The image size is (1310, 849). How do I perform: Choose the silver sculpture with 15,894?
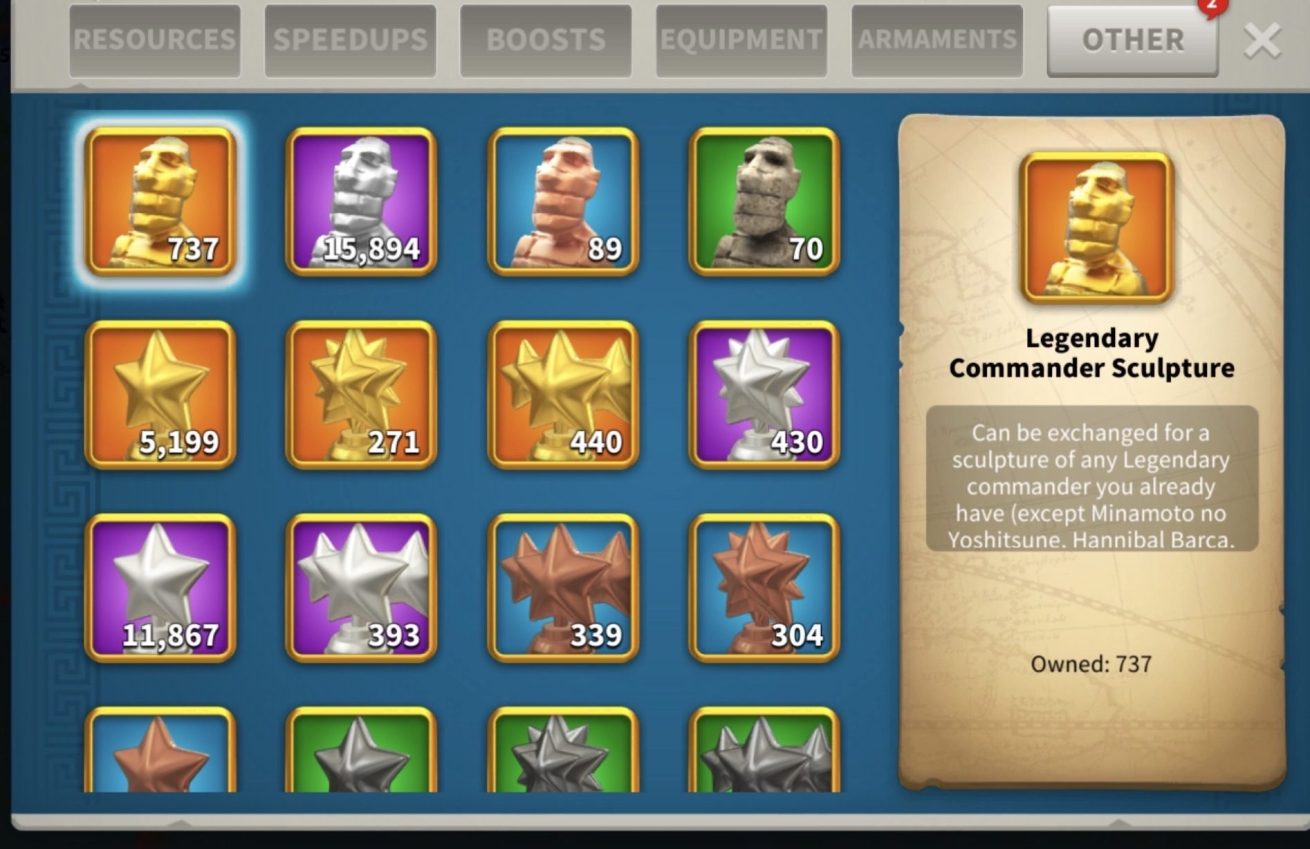(x=362, y=201)
